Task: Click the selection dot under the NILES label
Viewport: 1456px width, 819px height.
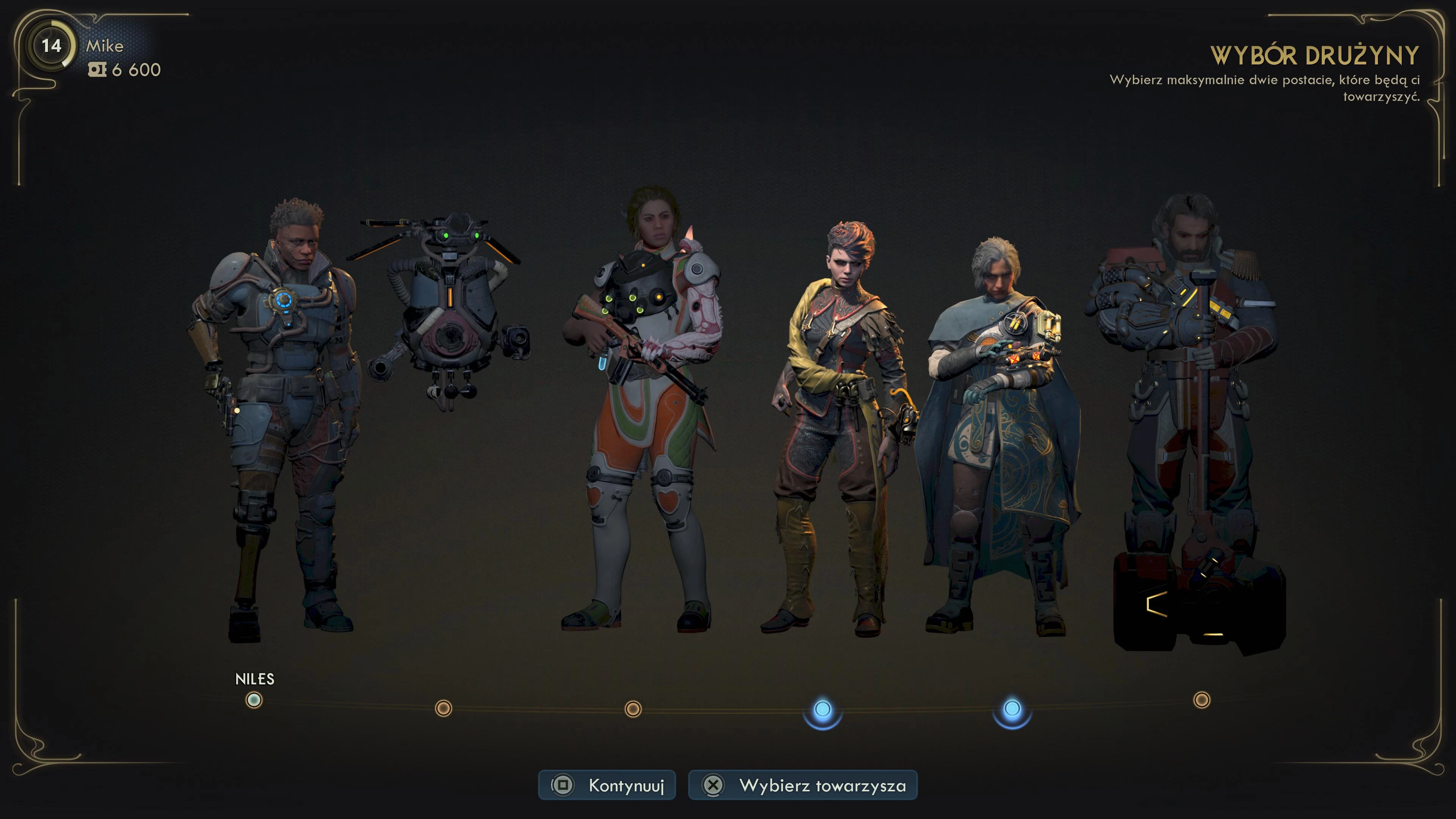Action: click(254, 701)
